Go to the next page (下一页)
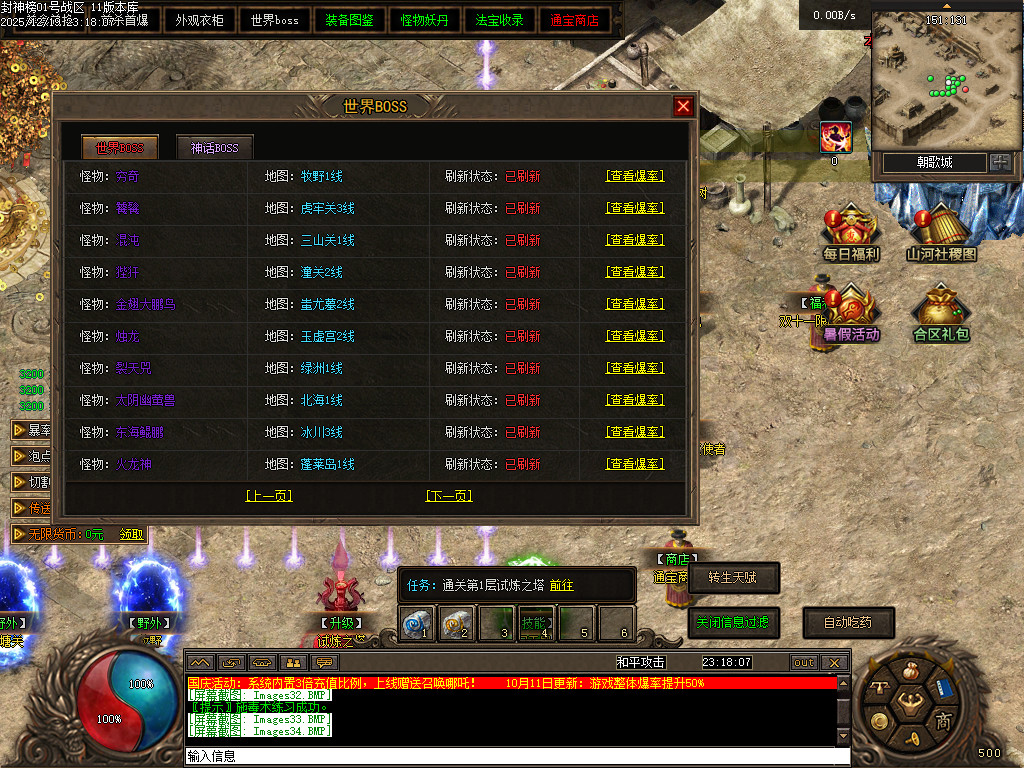The height and width of the screenshot is (768, 1024). (448, 496)
